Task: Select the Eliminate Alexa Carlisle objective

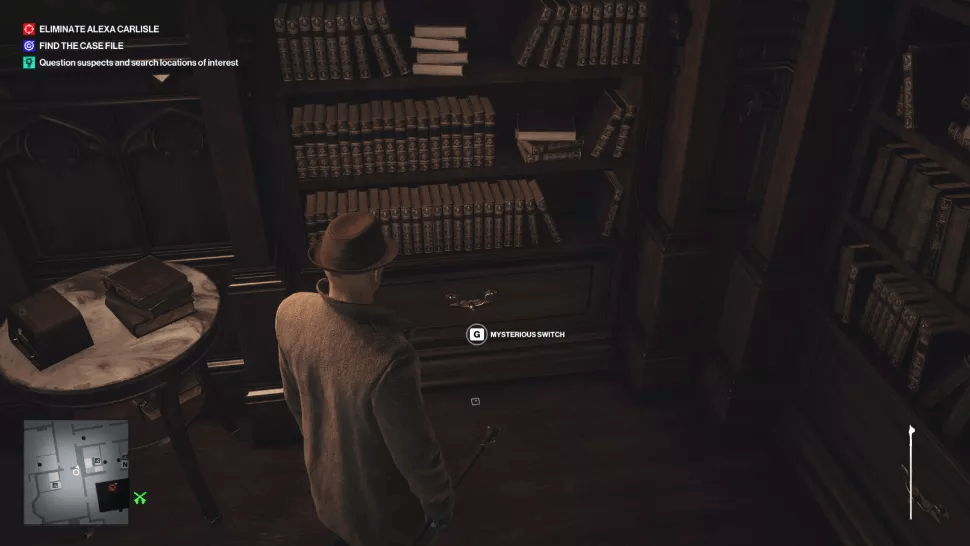Action: pos(98,29)
